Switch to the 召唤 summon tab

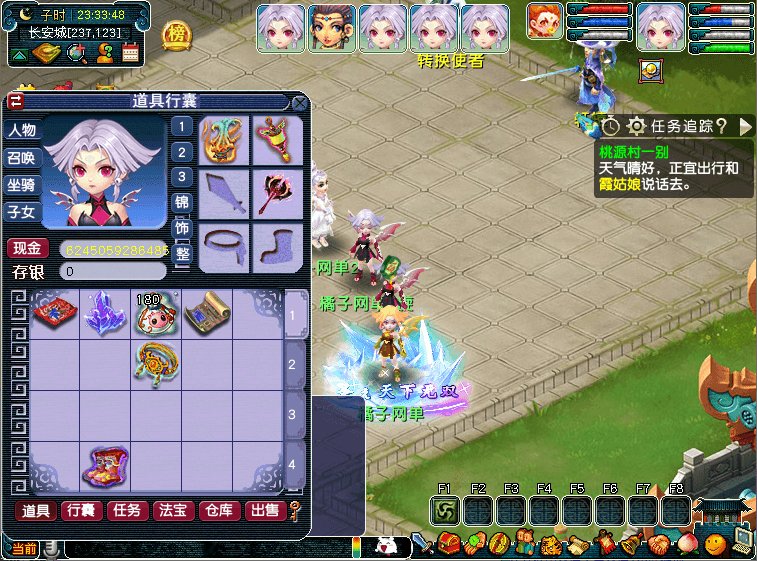tap(21, 158)
